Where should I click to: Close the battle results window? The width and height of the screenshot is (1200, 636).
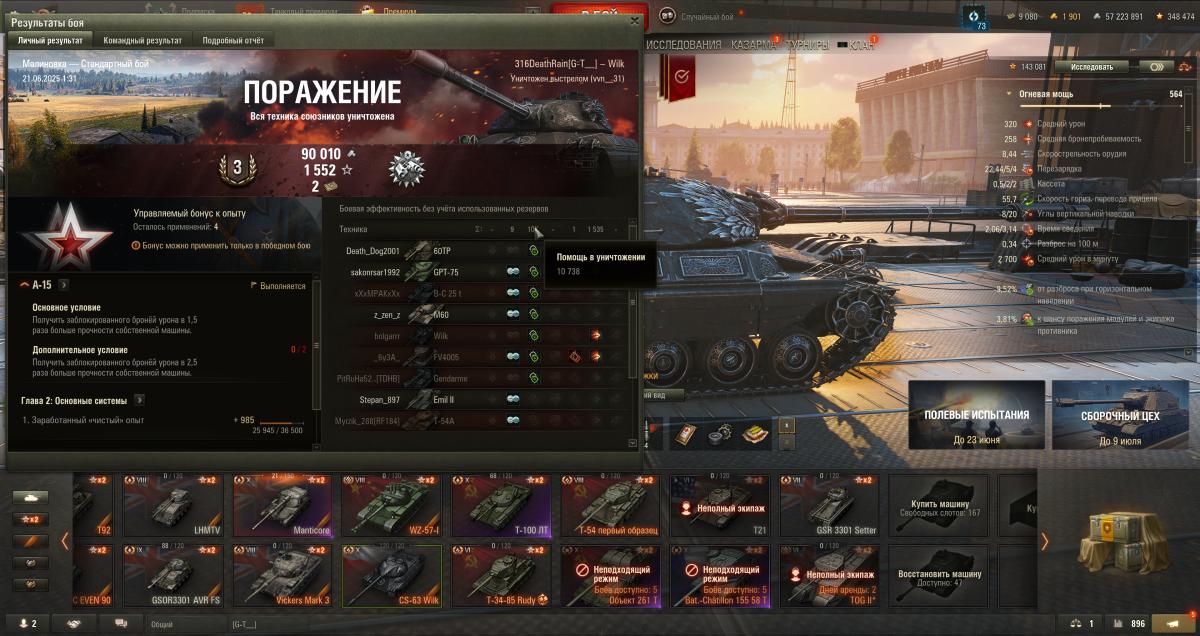point(633,20)
